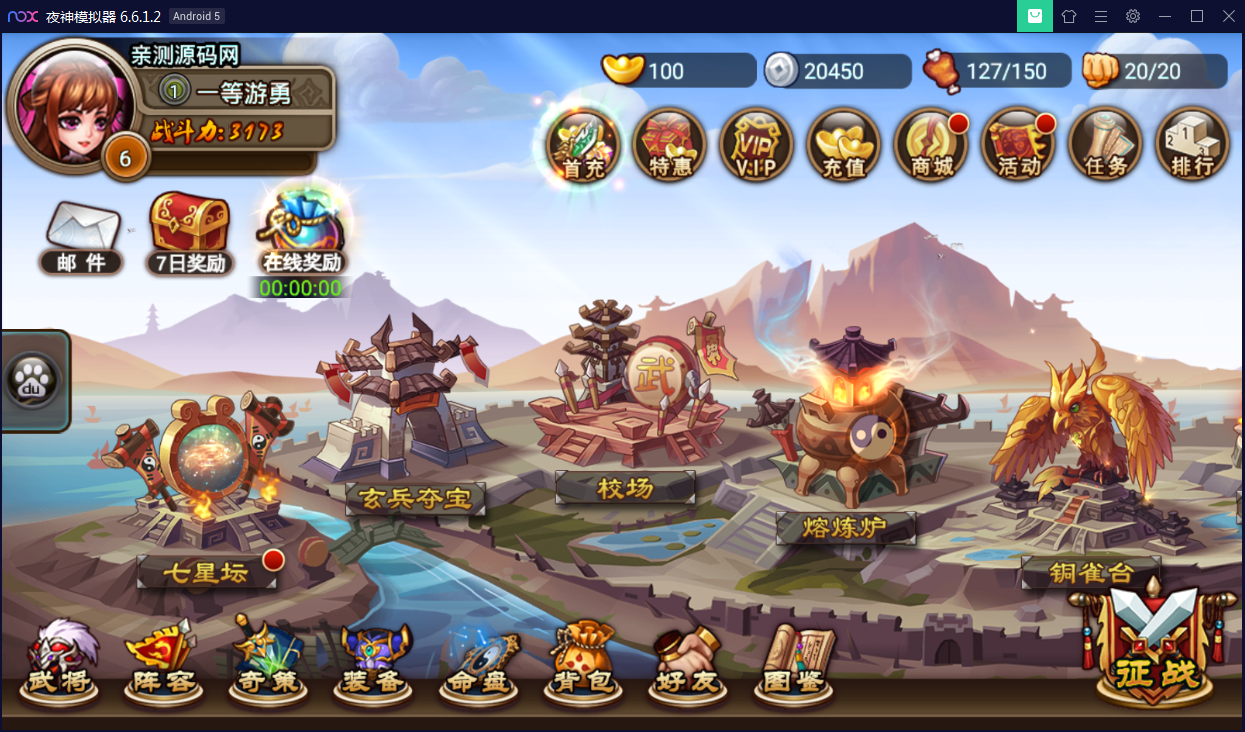Open the 商城 shop
Image resolution: width=1245 pixels, height=732 pixels.
931,146
